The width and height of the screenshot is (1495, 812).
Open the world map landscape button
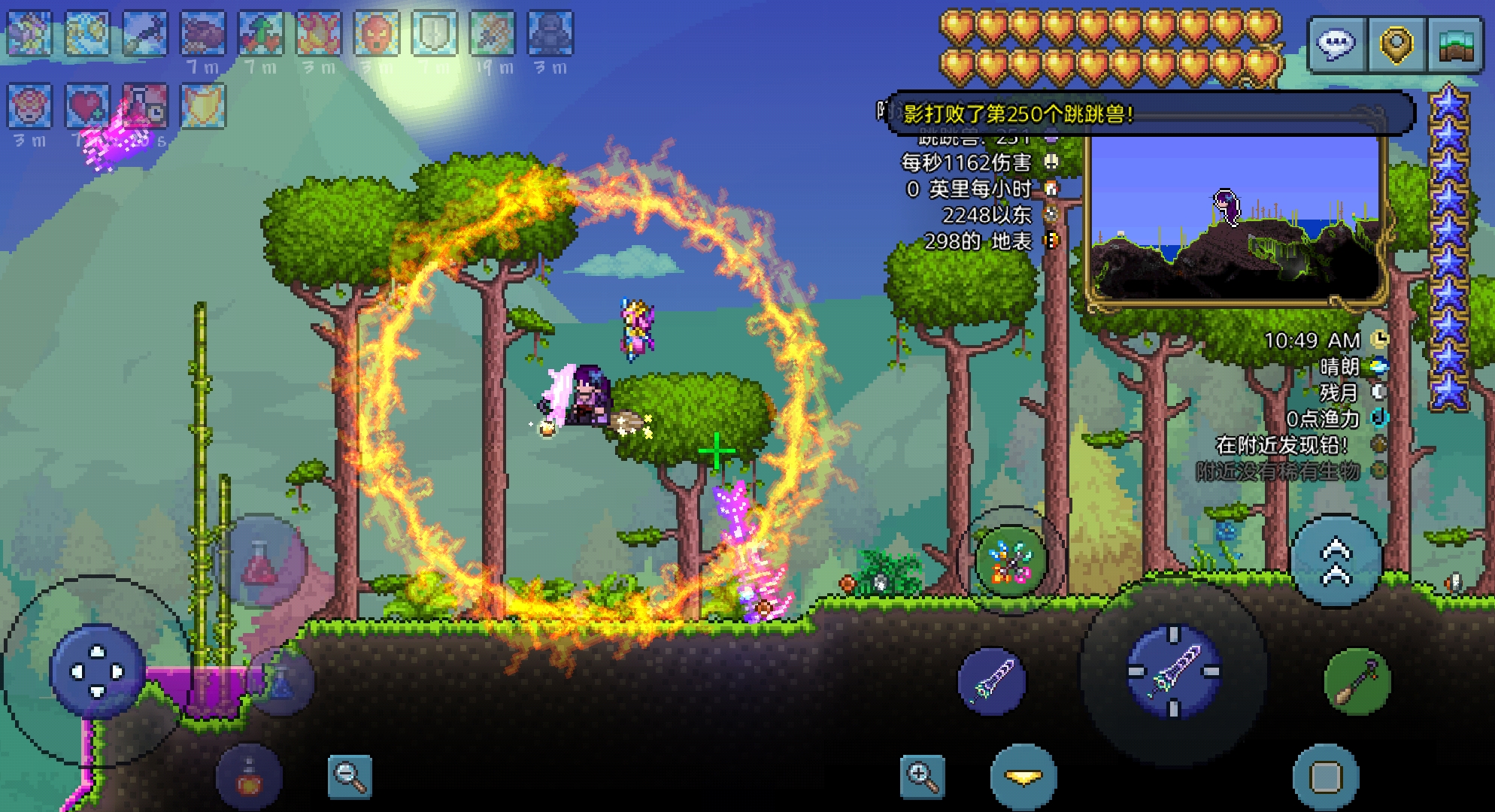[1455, 44]
